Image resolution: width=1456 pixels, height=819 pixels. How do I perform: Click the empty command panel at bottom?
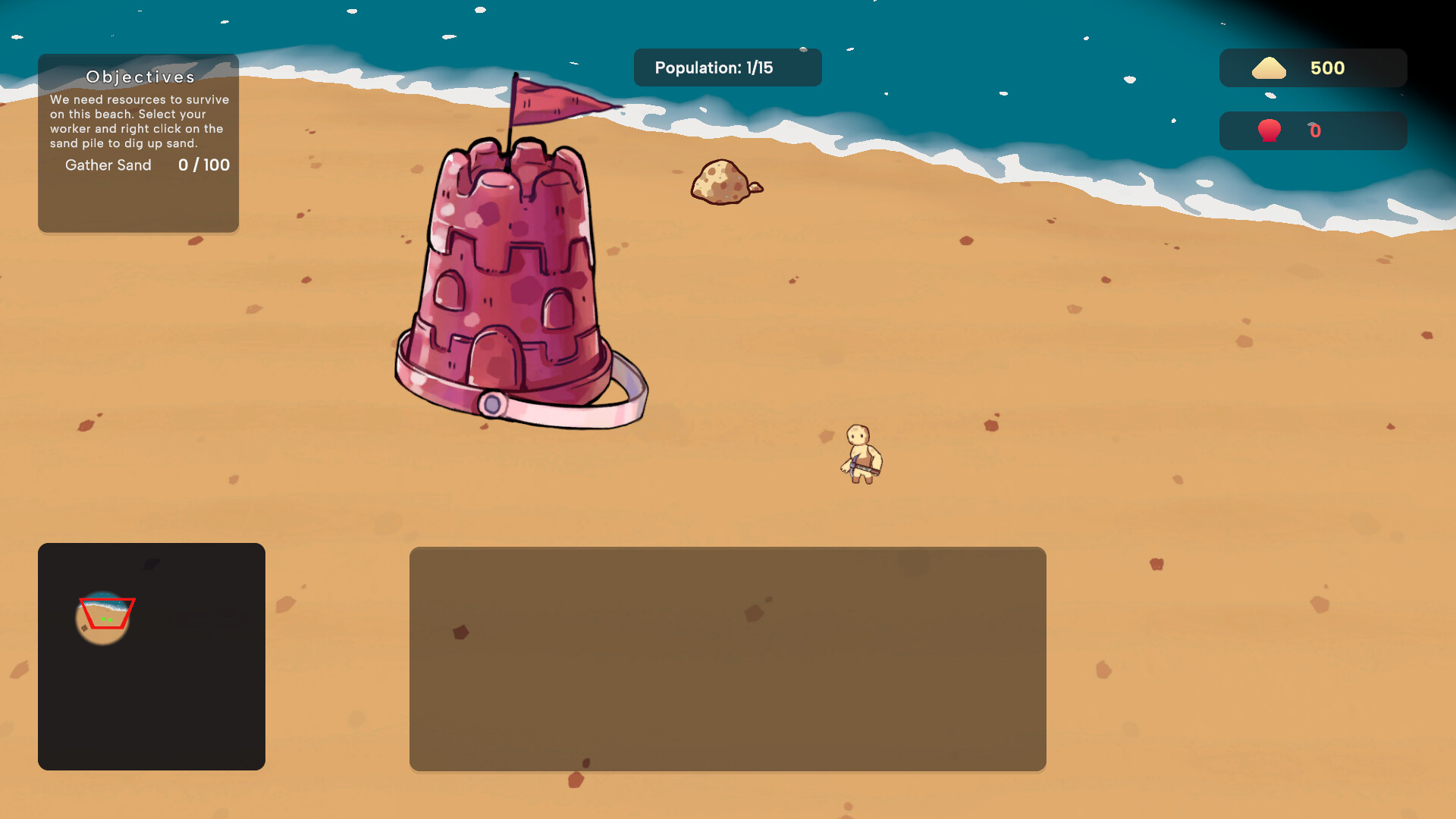[728, 658]
